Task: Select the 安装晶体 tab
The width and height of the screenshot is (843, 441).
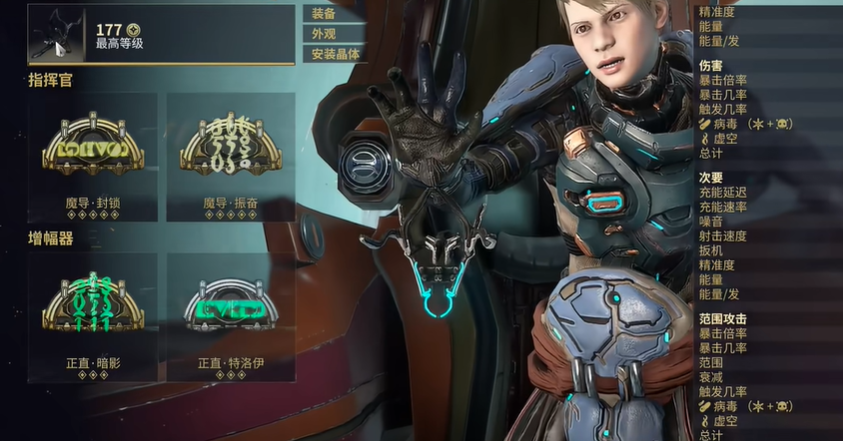Action: click(336, 54)
